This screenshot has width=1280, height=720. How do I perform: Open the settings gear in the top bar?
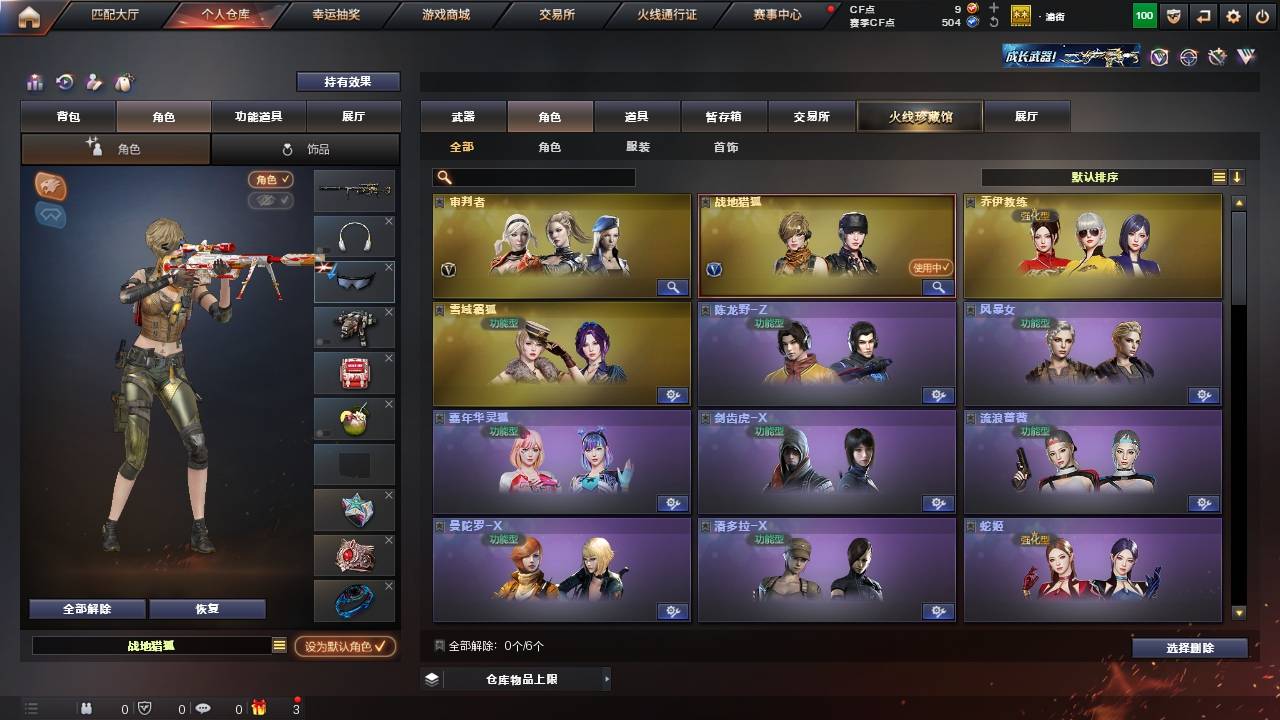click(x=1233, y=15)
